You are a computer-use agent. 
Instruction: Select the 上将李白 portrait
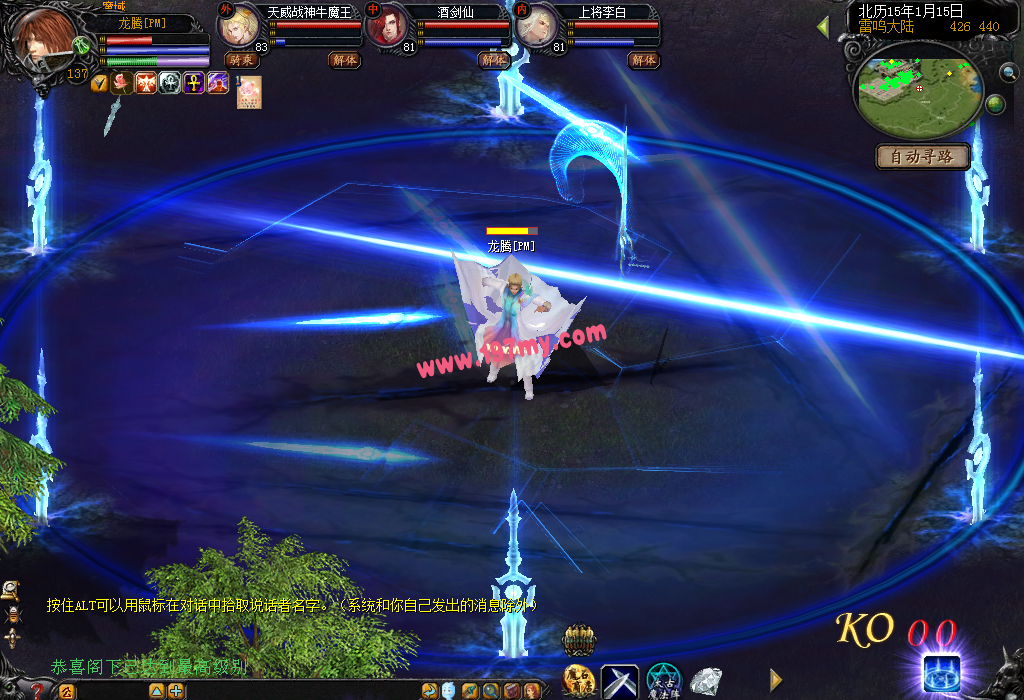click(538, 27)
